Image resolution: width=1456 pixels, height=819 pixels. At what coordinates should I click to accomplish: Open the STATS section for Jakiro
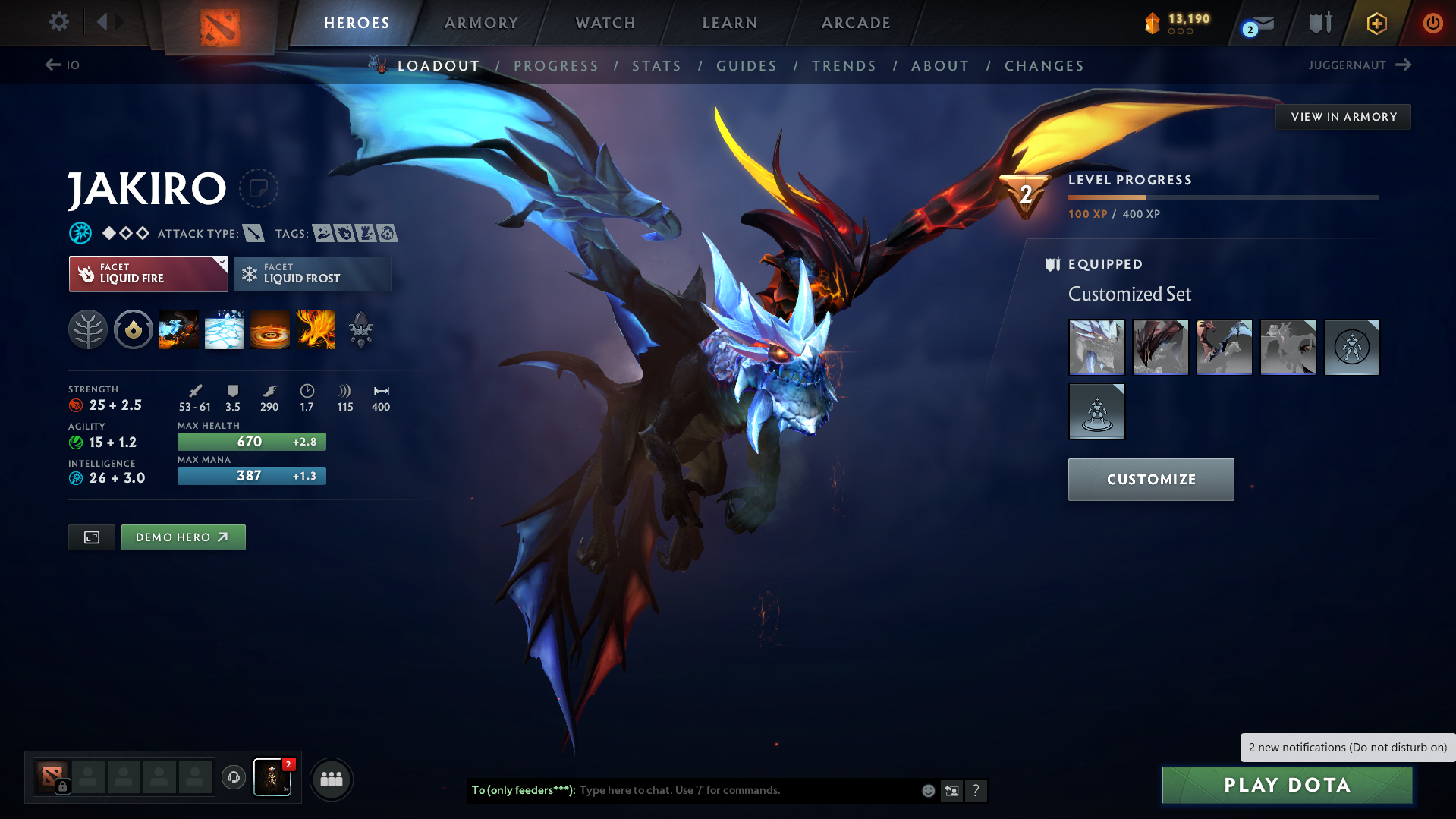coord(656,66)
